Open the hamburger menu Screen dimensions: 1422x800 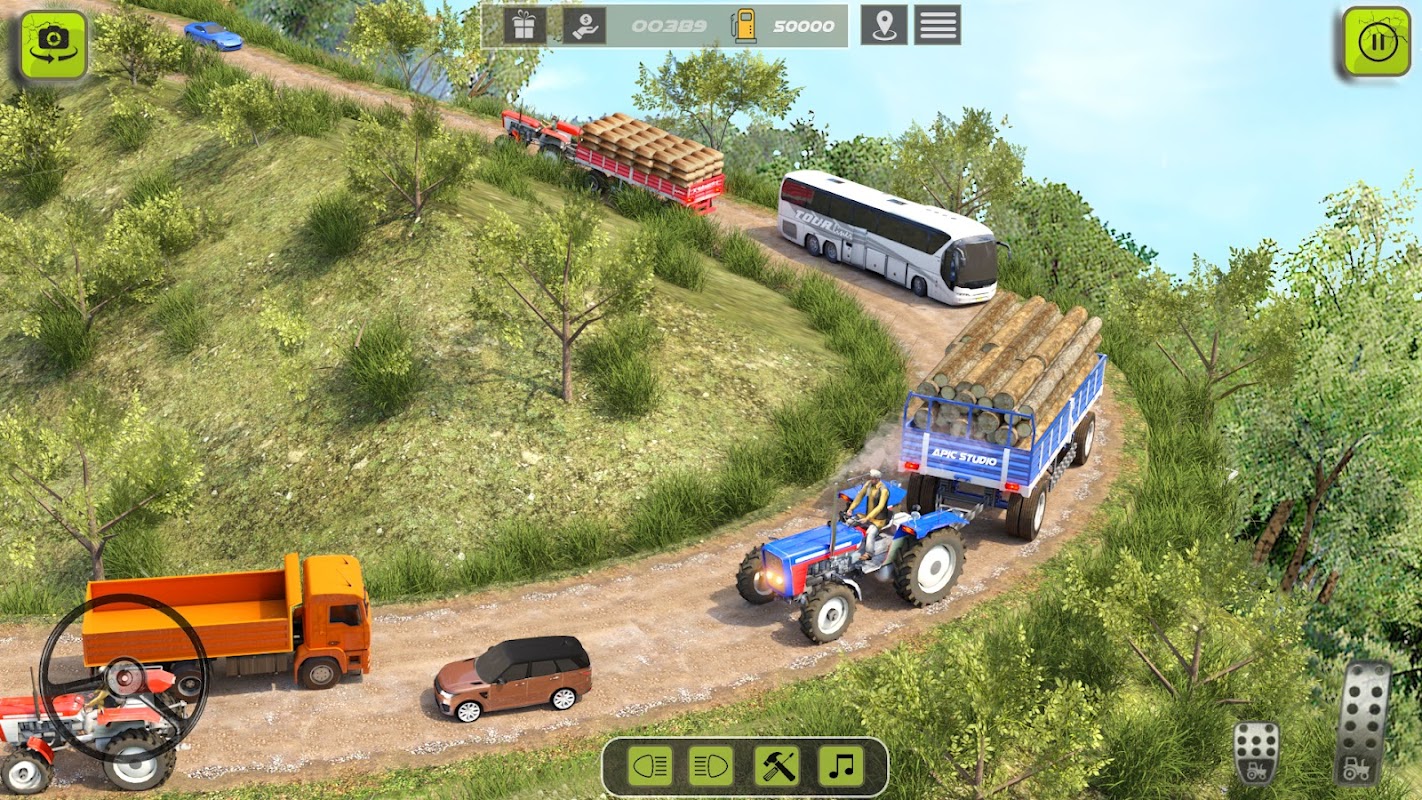click(x=937, y=25)
